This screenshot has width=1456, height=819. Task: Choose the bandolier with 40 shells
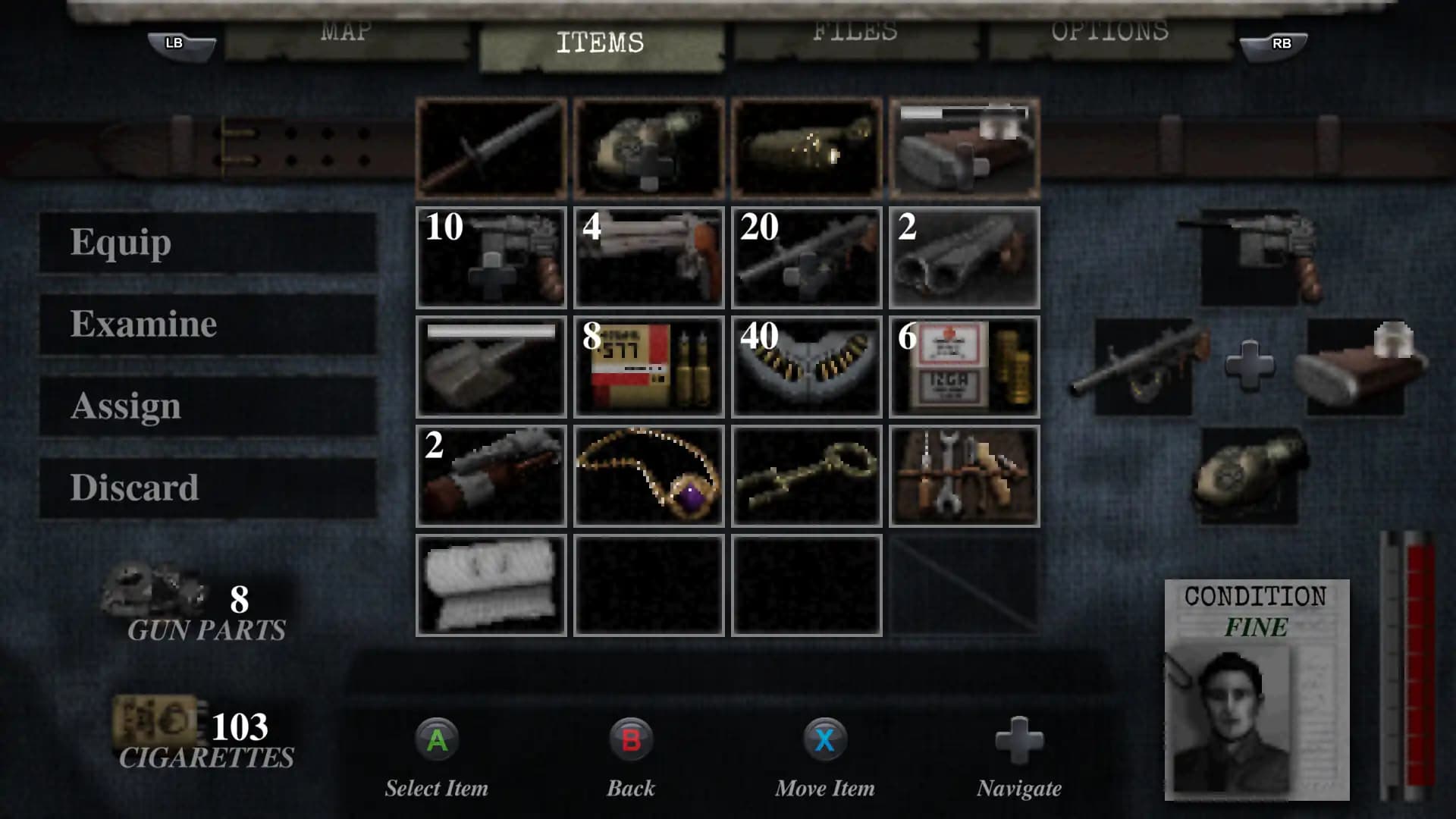806,366
